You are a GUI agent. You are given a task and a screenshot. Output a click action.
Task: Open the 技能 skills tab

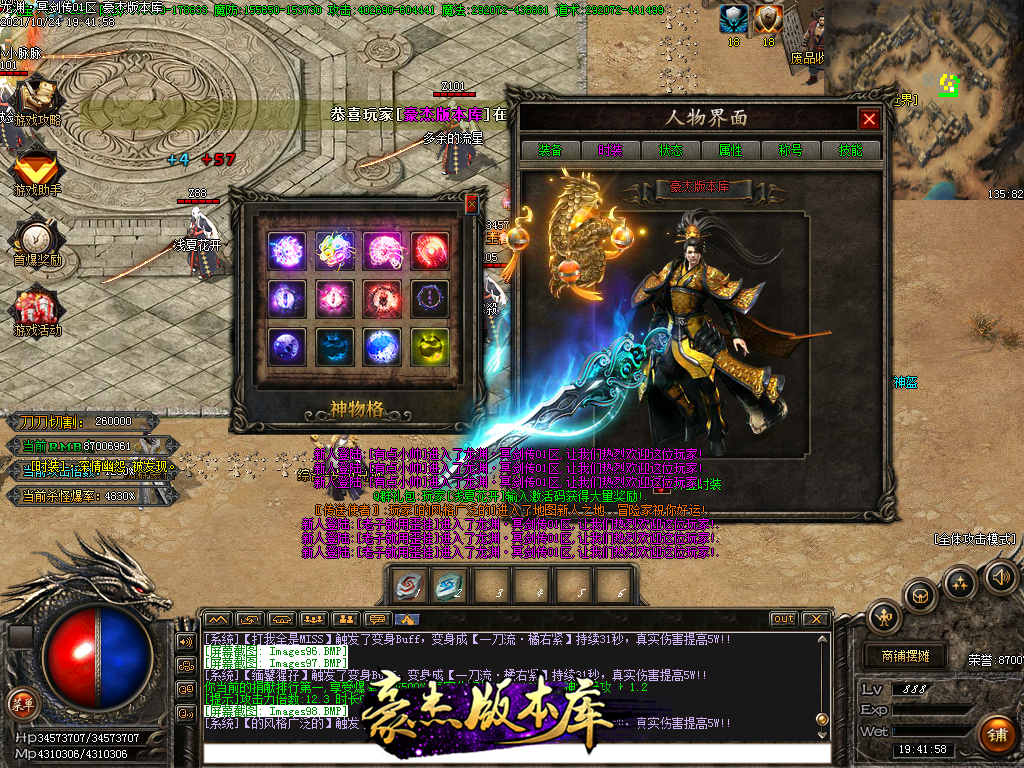pos(850,150)
